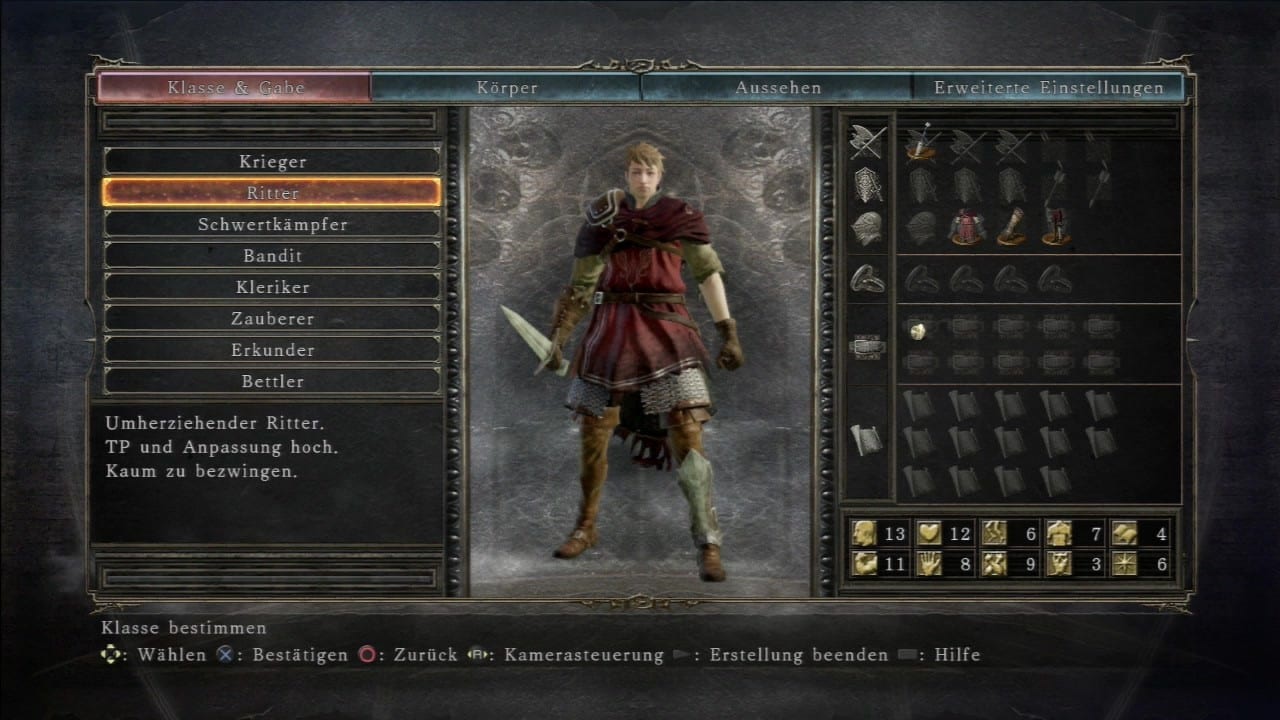Open the Körper tab
The image size is (1280, 720).
[x=507, y=87]
